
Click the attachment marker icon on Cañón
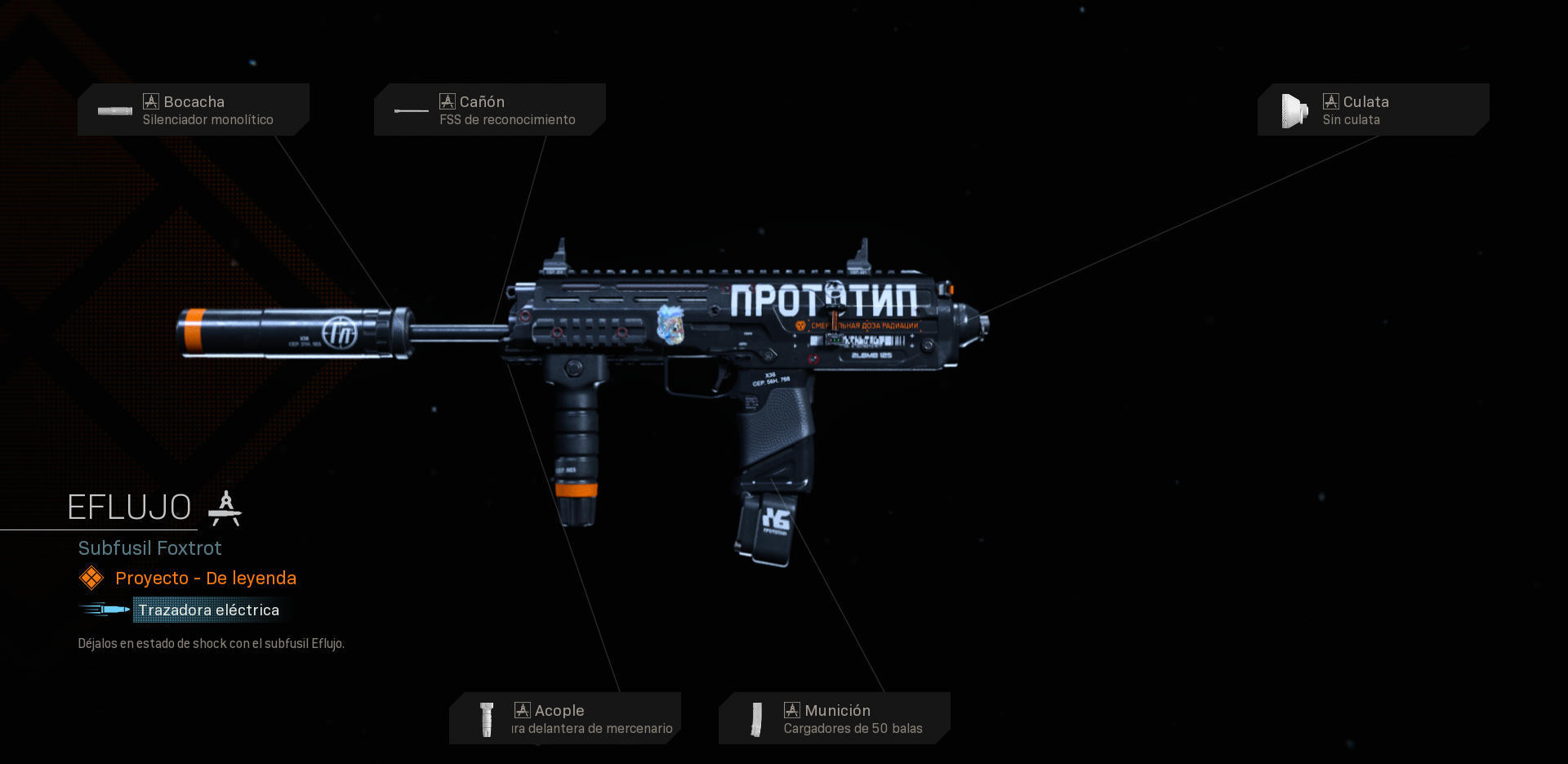tap(447, 101)
